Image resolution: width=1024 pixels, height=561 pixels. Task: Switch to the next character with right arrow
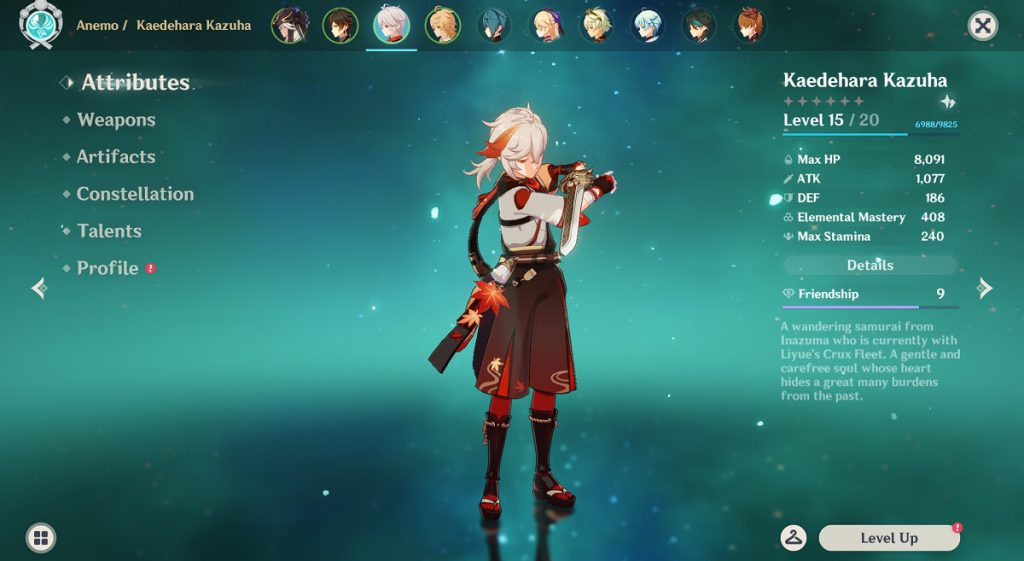click(x=985, y=289)
